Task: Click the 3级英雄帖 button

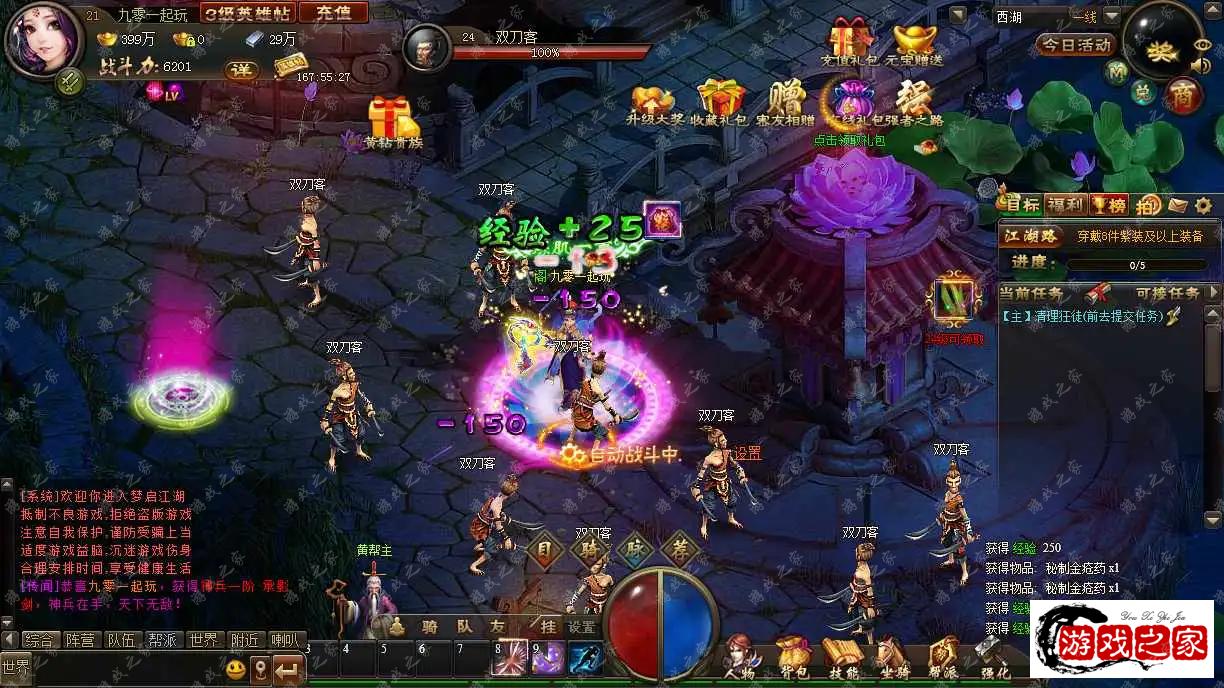Action: coord(248,13)
